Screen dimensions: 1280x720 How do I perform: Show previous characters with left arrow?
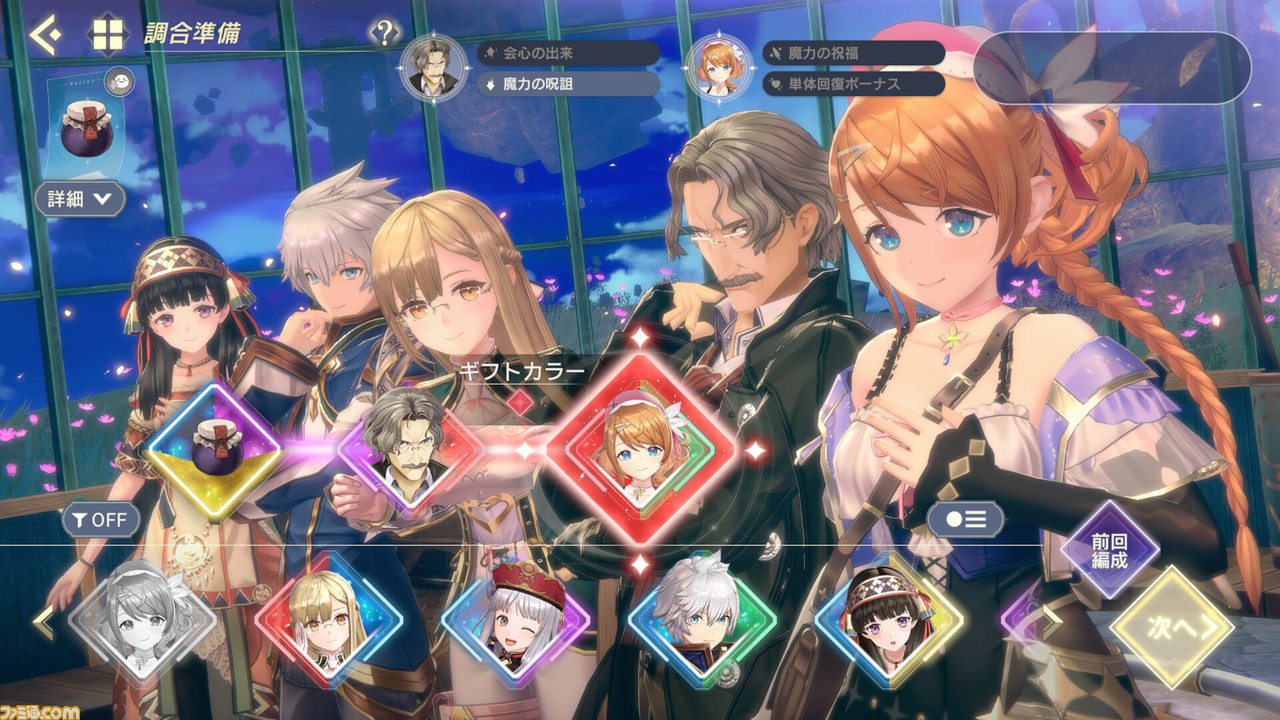pyautogui.click(x=42, y=620)
